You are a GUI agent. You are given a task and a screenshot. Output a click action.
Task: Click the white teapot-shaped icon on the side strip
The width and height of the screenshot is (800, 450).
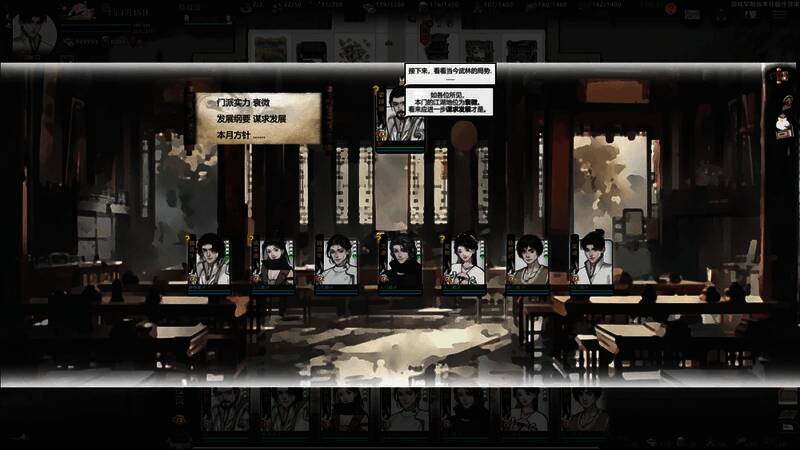[x=784, y=126]
